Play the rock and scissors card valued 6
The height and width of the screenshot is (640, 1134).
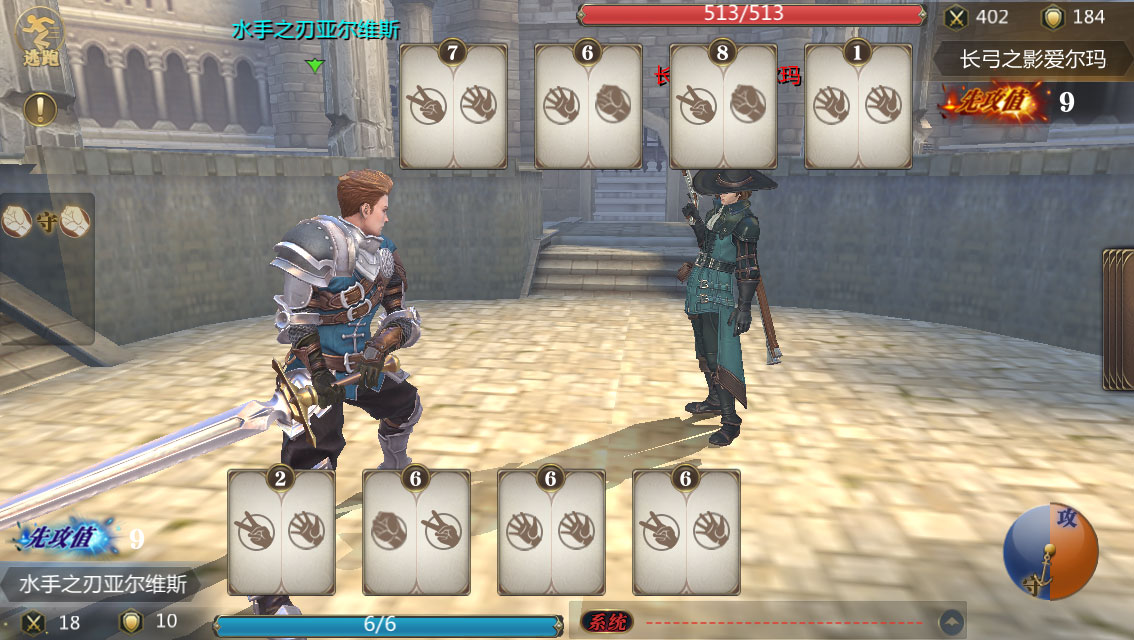pyautogui.click(x=416, y=532)
